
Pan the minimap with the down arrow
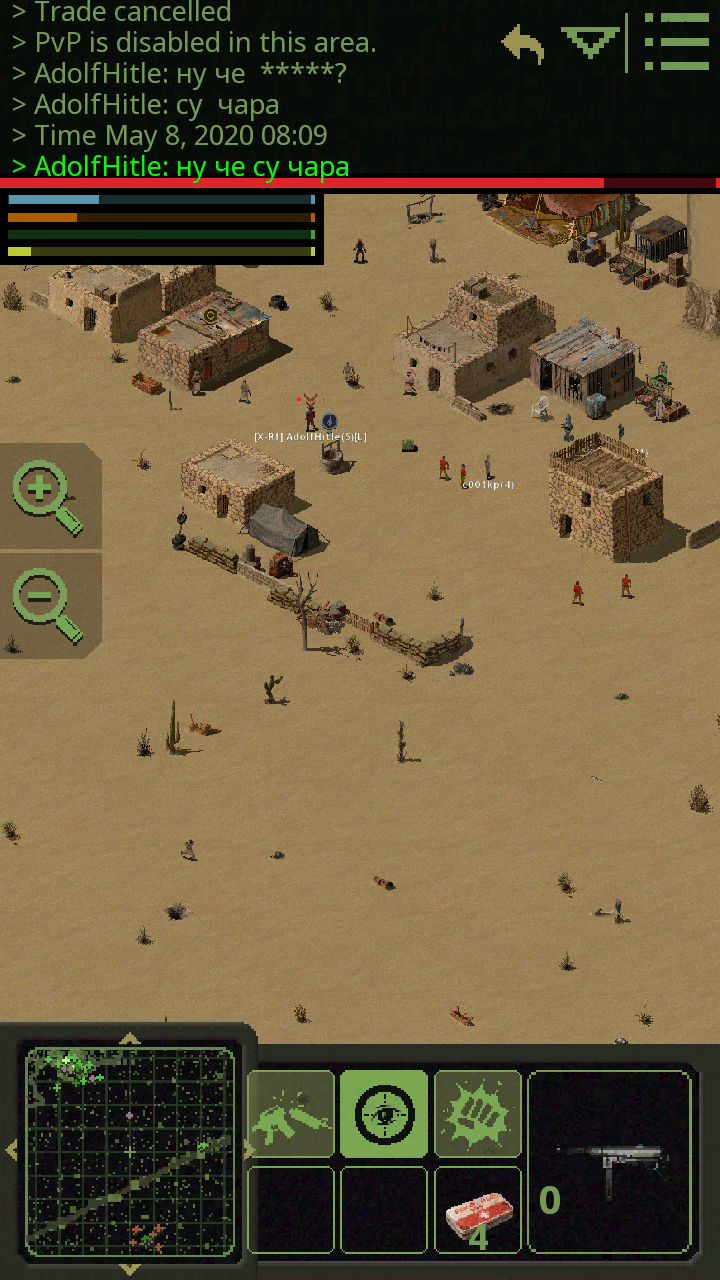pos(130,1268)
